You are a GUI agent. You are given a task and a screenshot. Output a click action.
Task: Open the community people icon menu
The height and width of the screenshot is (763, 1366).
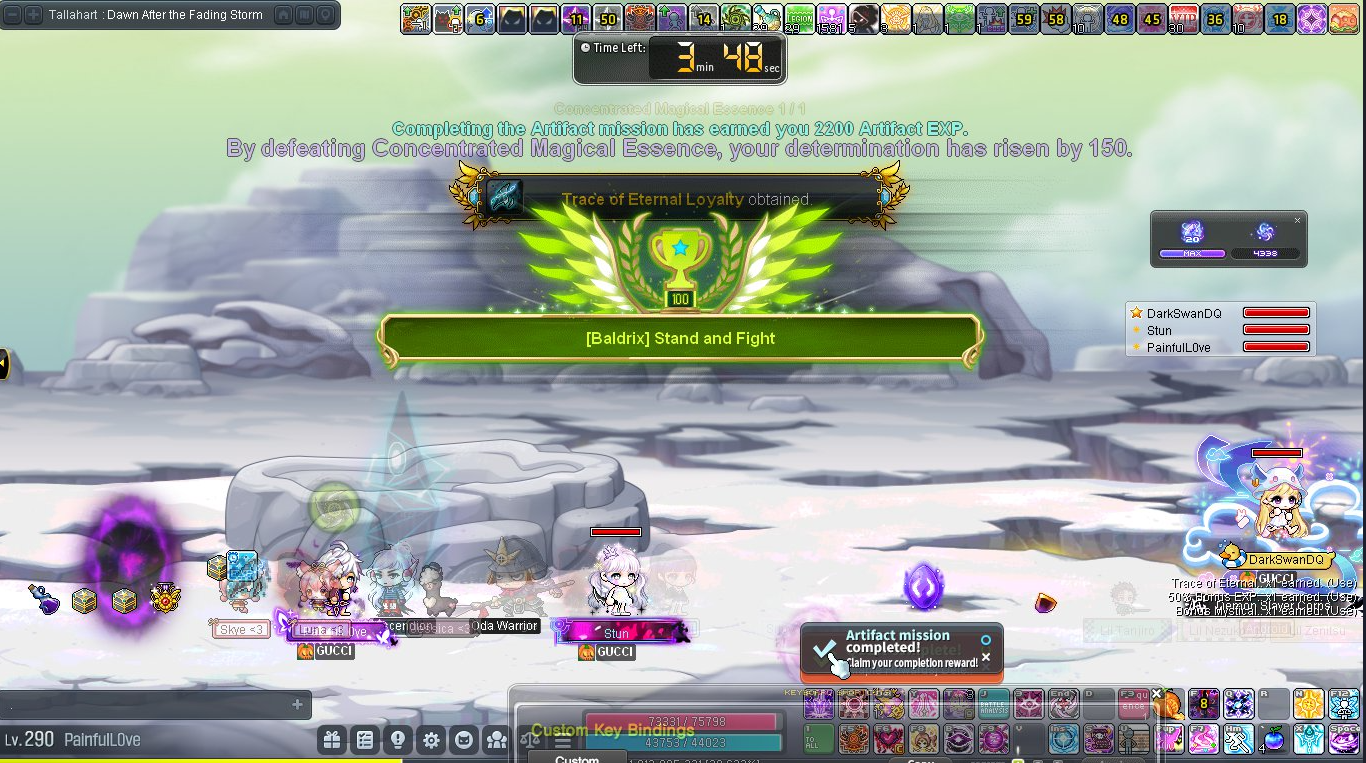[x=497, y=740]
